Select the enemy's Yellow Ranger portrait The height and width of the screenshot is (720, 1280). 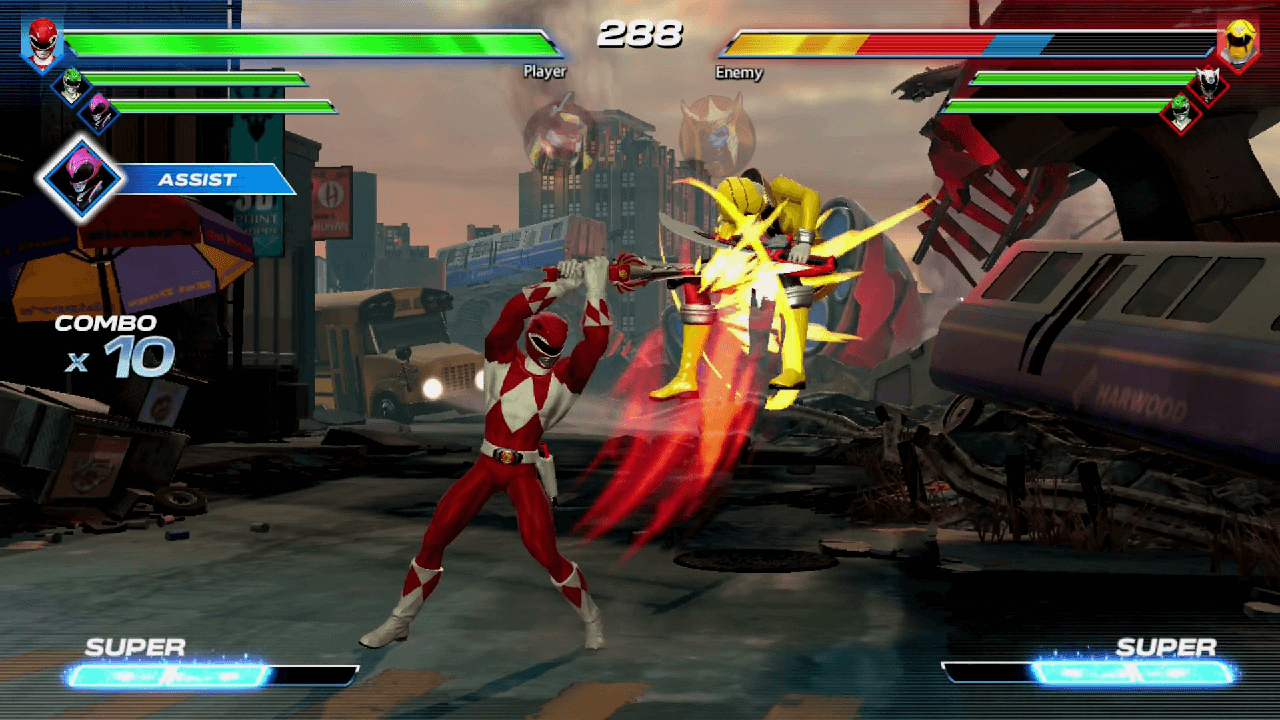point(1237,44)
